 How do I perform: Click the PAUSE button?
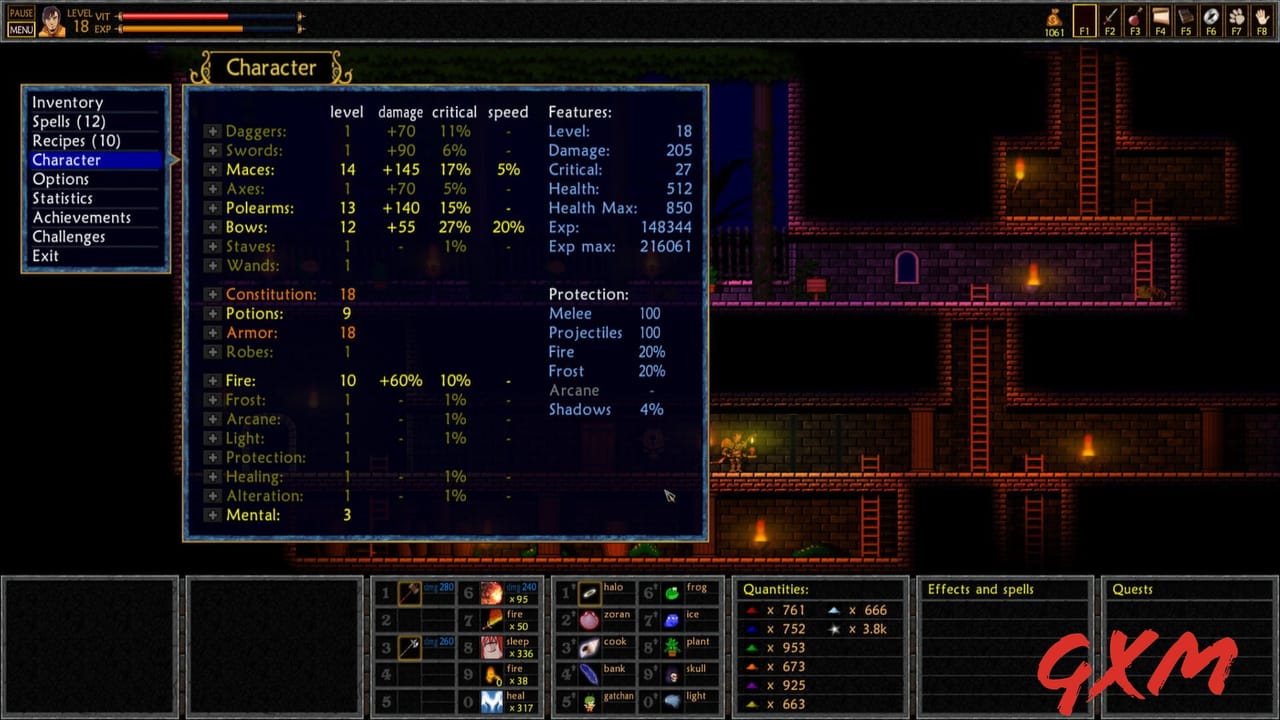coord(21,13)
